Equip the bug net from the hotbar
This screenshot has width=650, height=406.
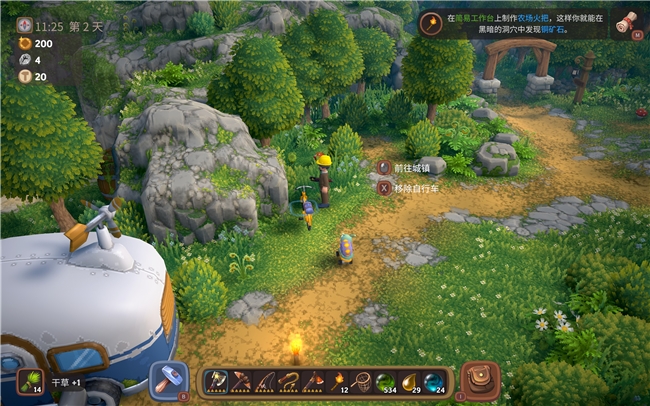[361, 381]
